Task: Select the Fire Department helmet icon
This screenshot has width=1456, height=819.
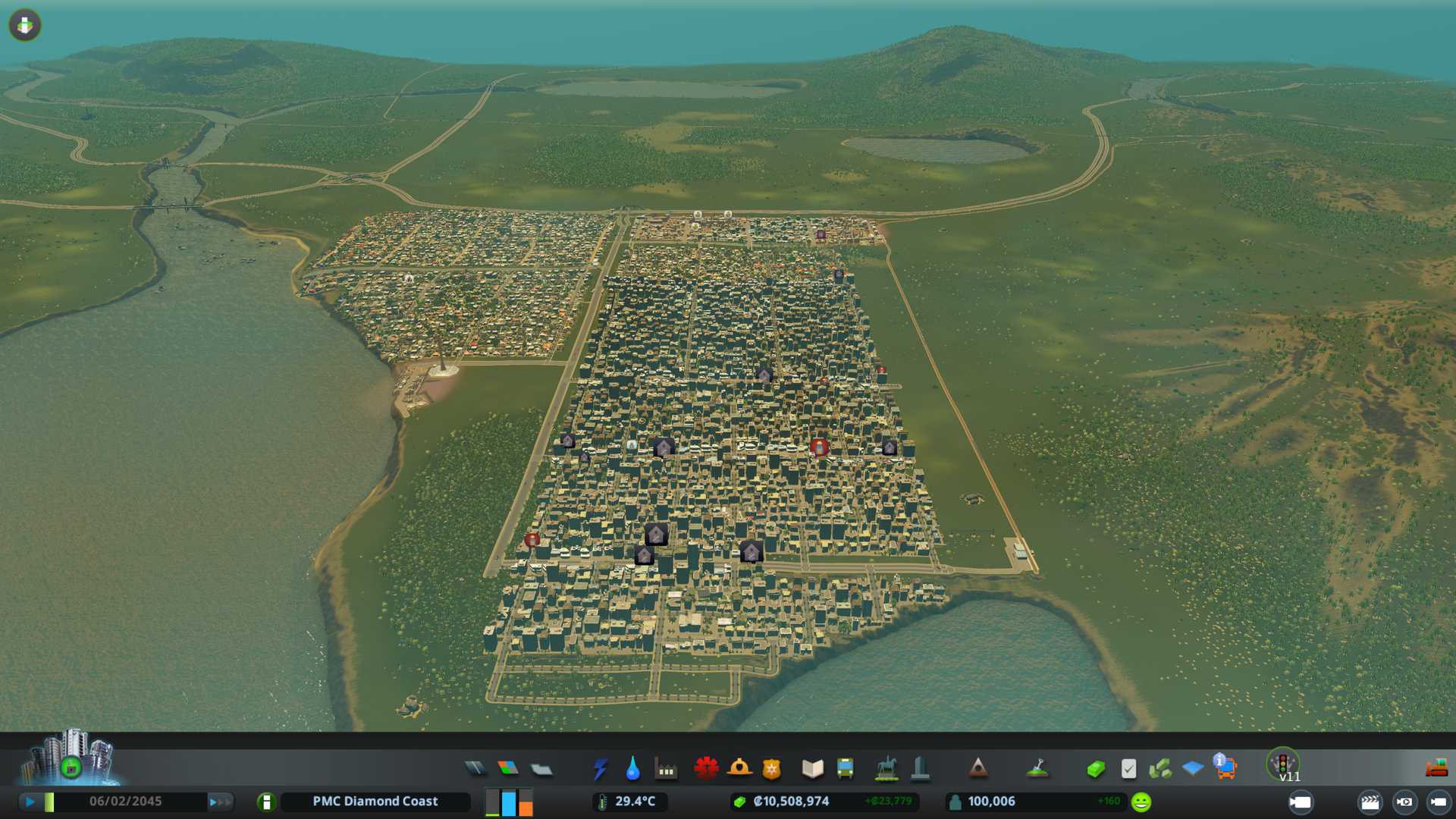Action: pyautogui.click(x=739, y=769)
